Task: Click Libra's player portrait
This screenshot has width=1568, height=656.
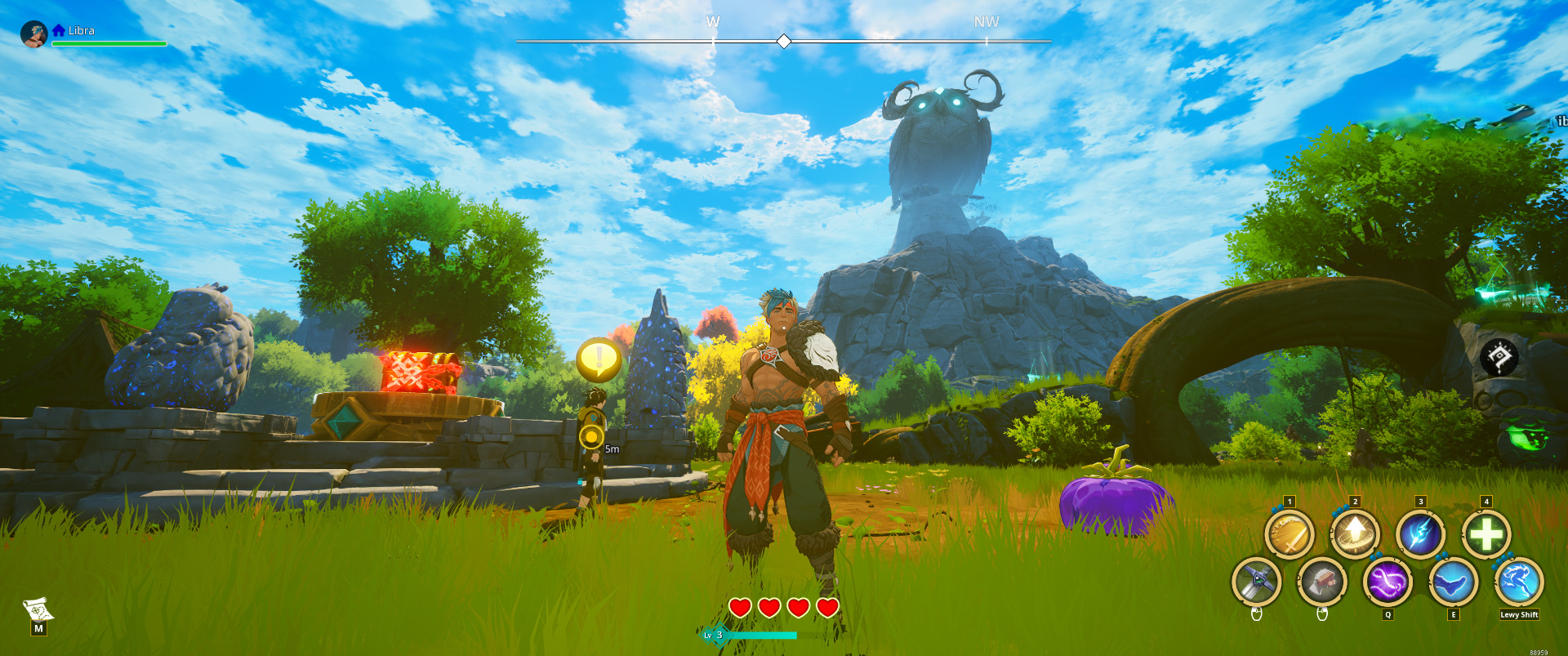Action: [x=33, y=34]
